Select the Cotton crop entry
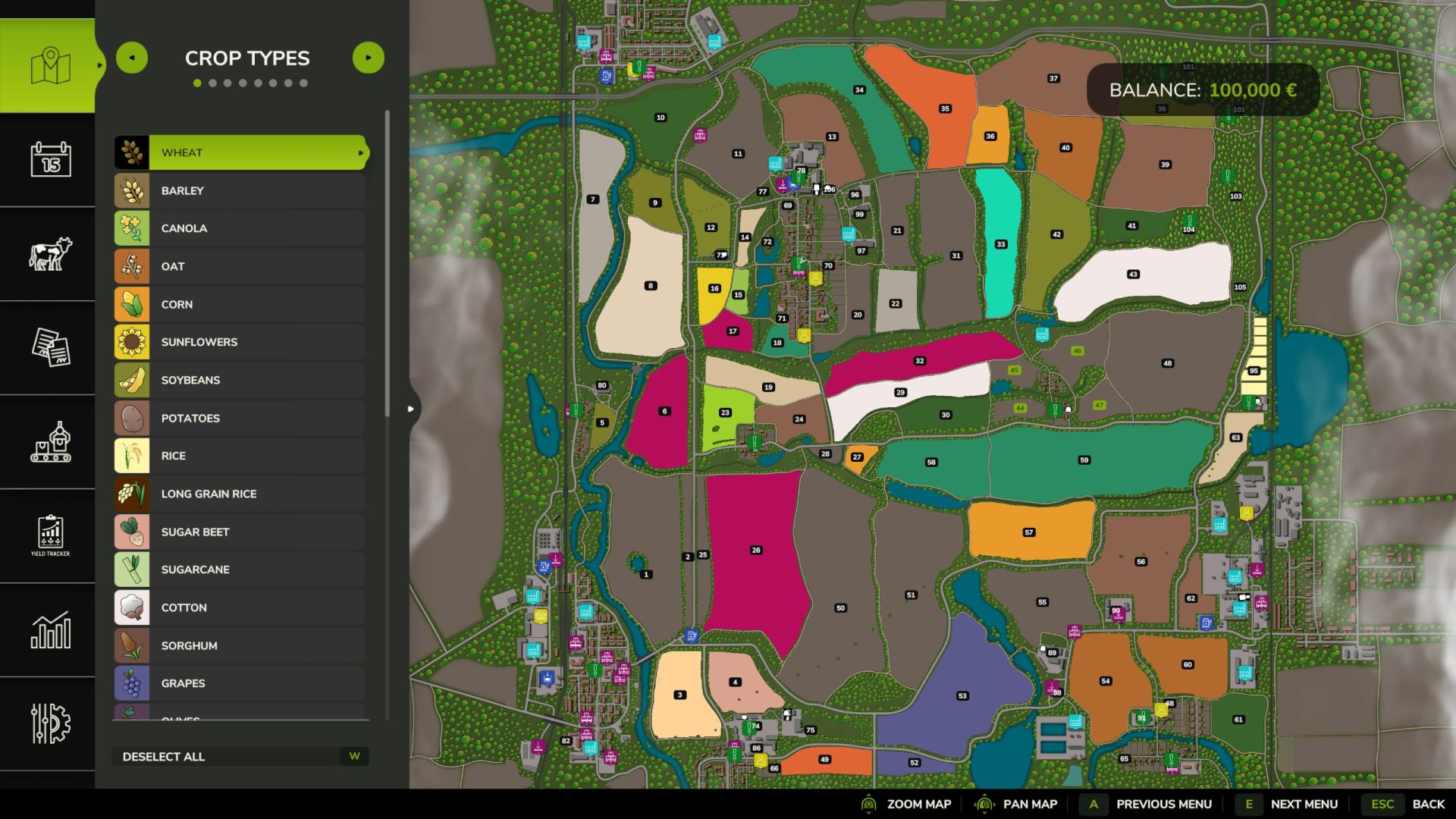The image size is (1456, 819). (x=240, y=607)
